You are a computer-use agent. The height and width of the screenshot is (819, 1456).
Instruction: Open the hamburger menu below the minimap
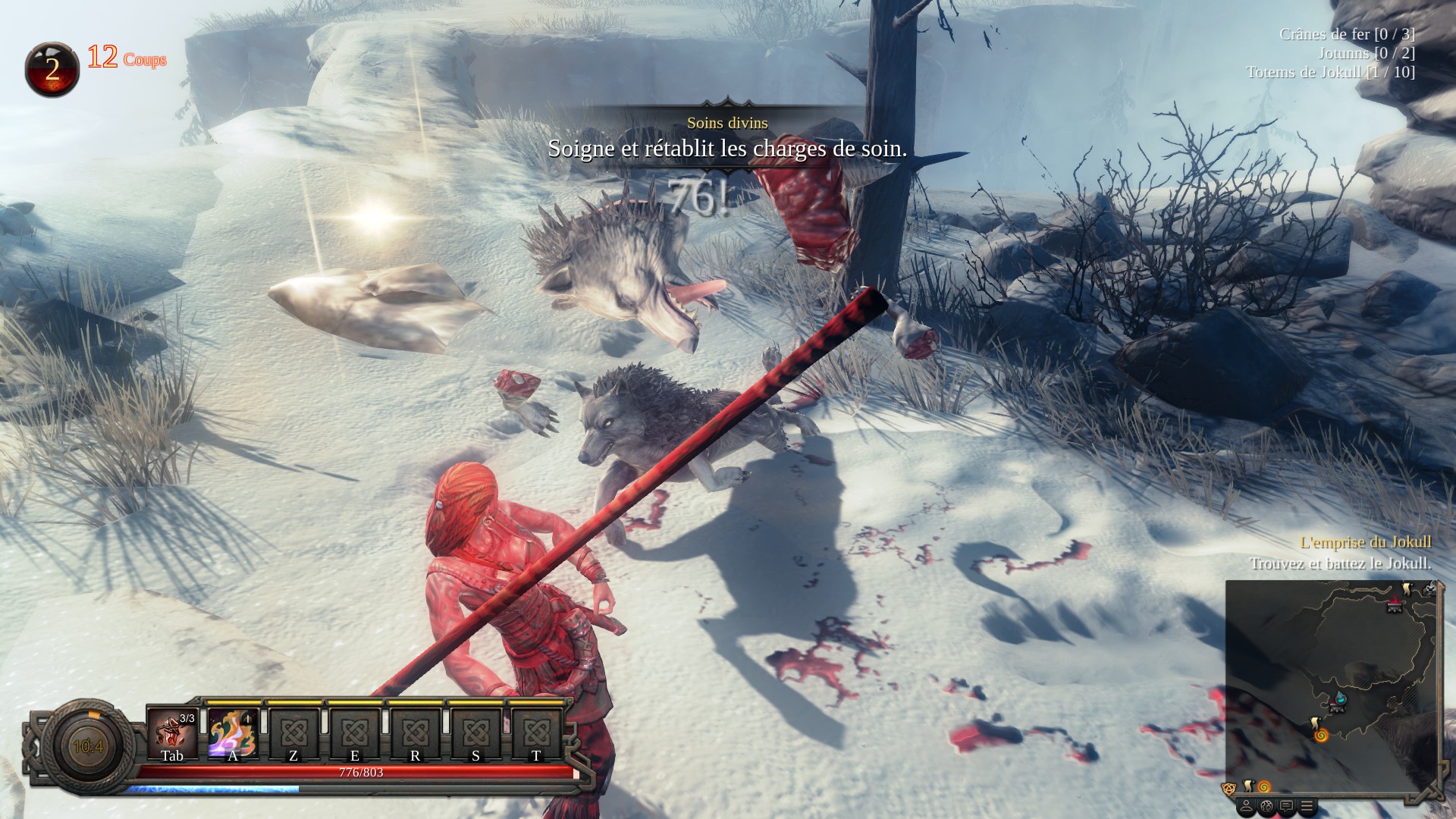[x=1306, y=806]
